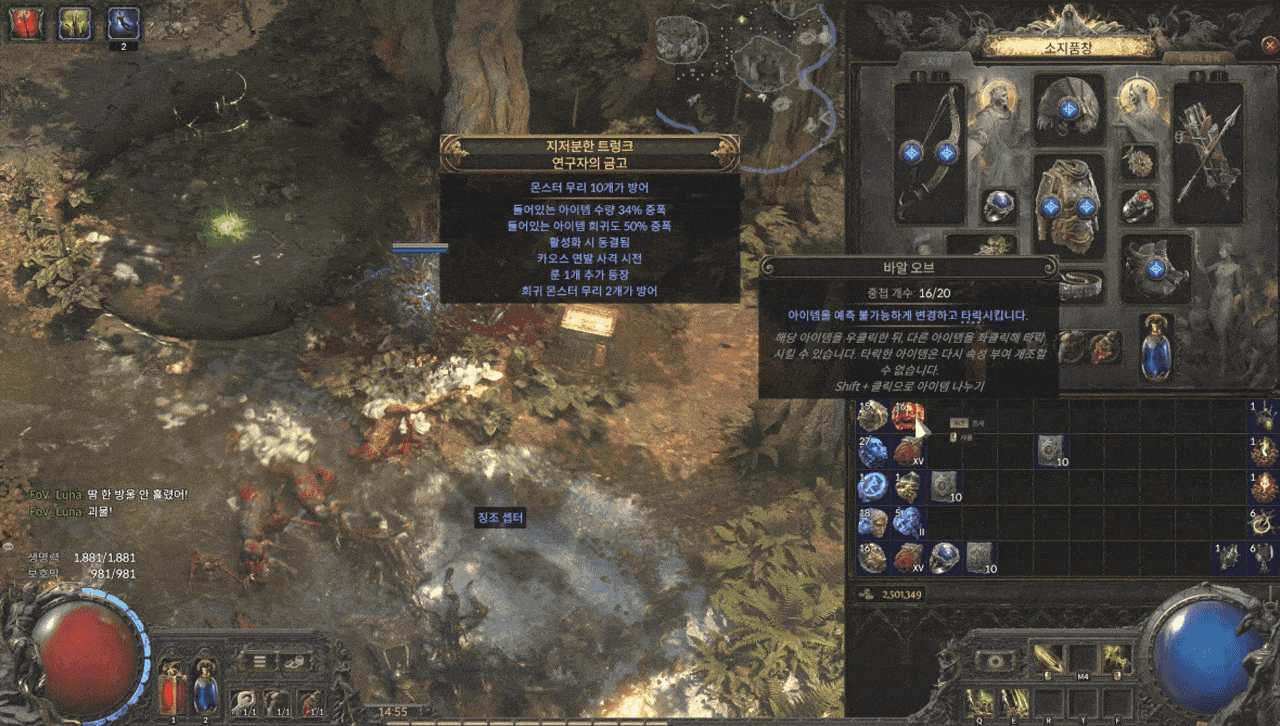Select the equipped quiver slot

point(1206,152)
